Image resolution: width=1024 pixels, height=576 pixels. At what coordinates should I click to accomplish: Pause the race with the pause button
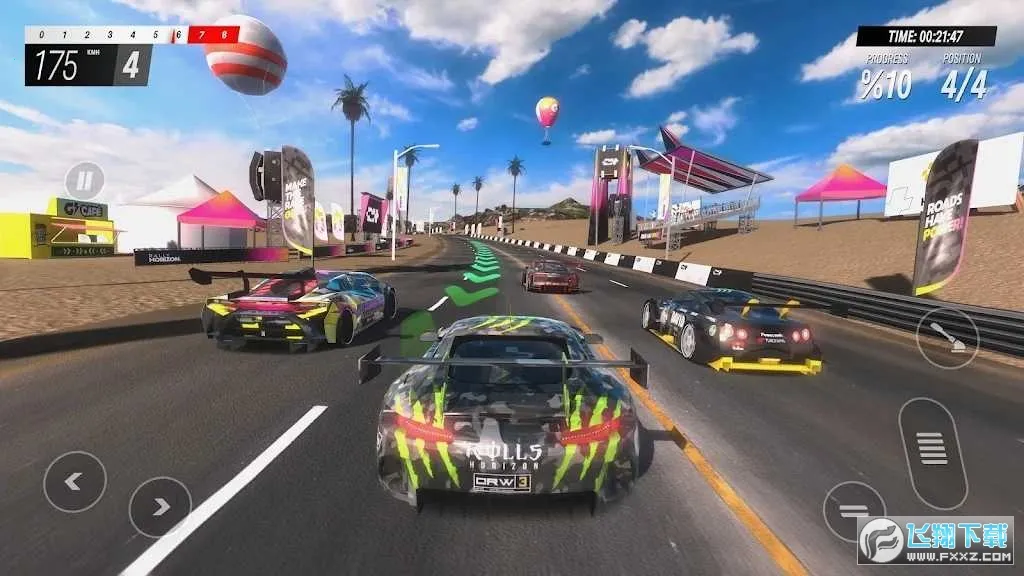coord(85,181)
